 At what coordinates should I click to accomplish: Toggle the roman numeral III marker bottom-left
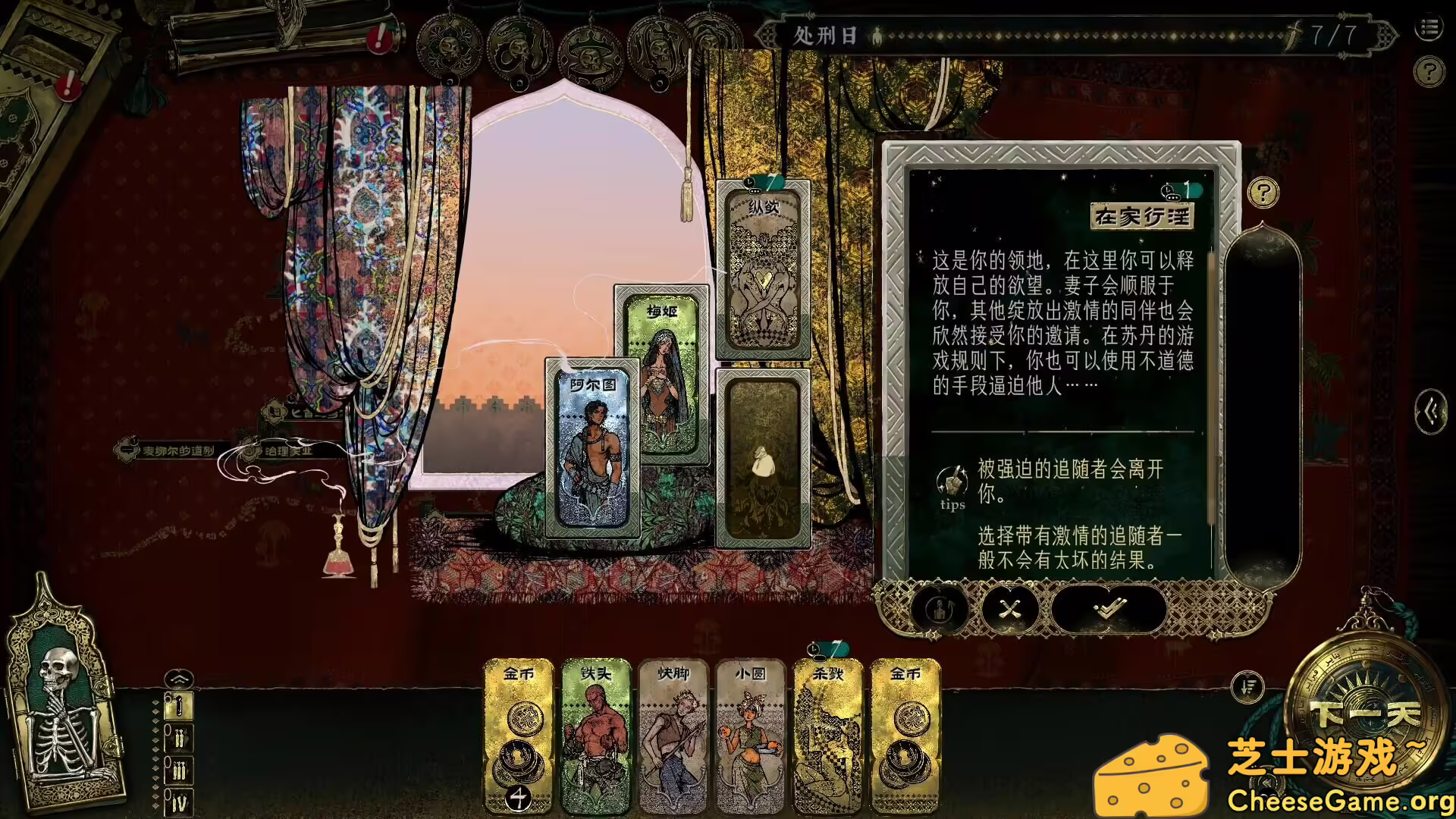pos(179,770)
